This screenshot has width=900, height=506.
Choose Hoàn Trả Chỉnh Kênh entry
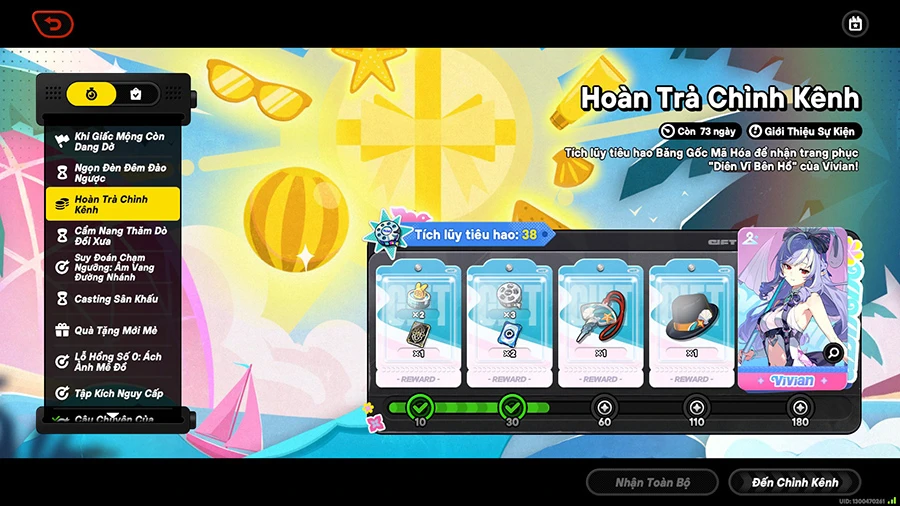click(x=112, y=204)
